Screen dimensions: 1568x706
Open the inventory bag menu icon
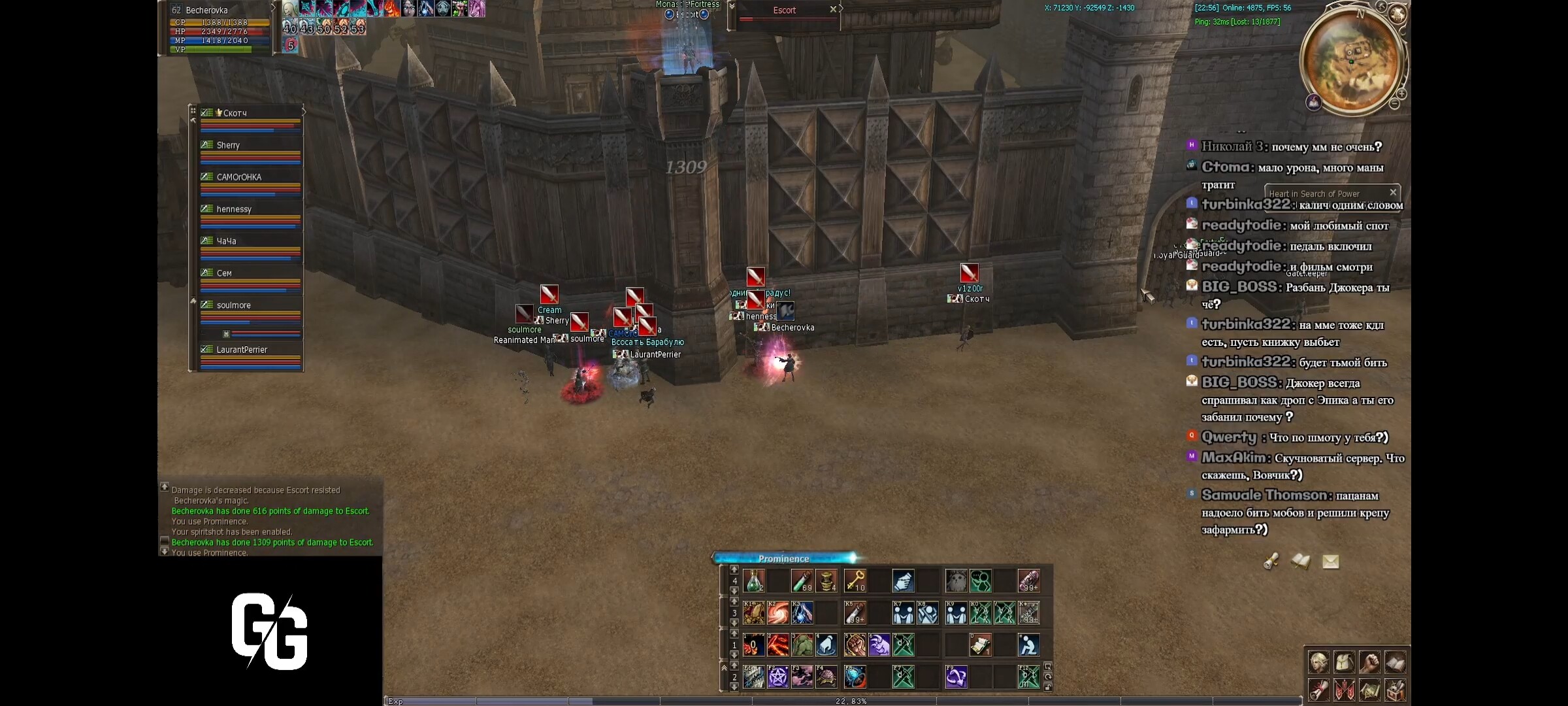(1344, 662)
